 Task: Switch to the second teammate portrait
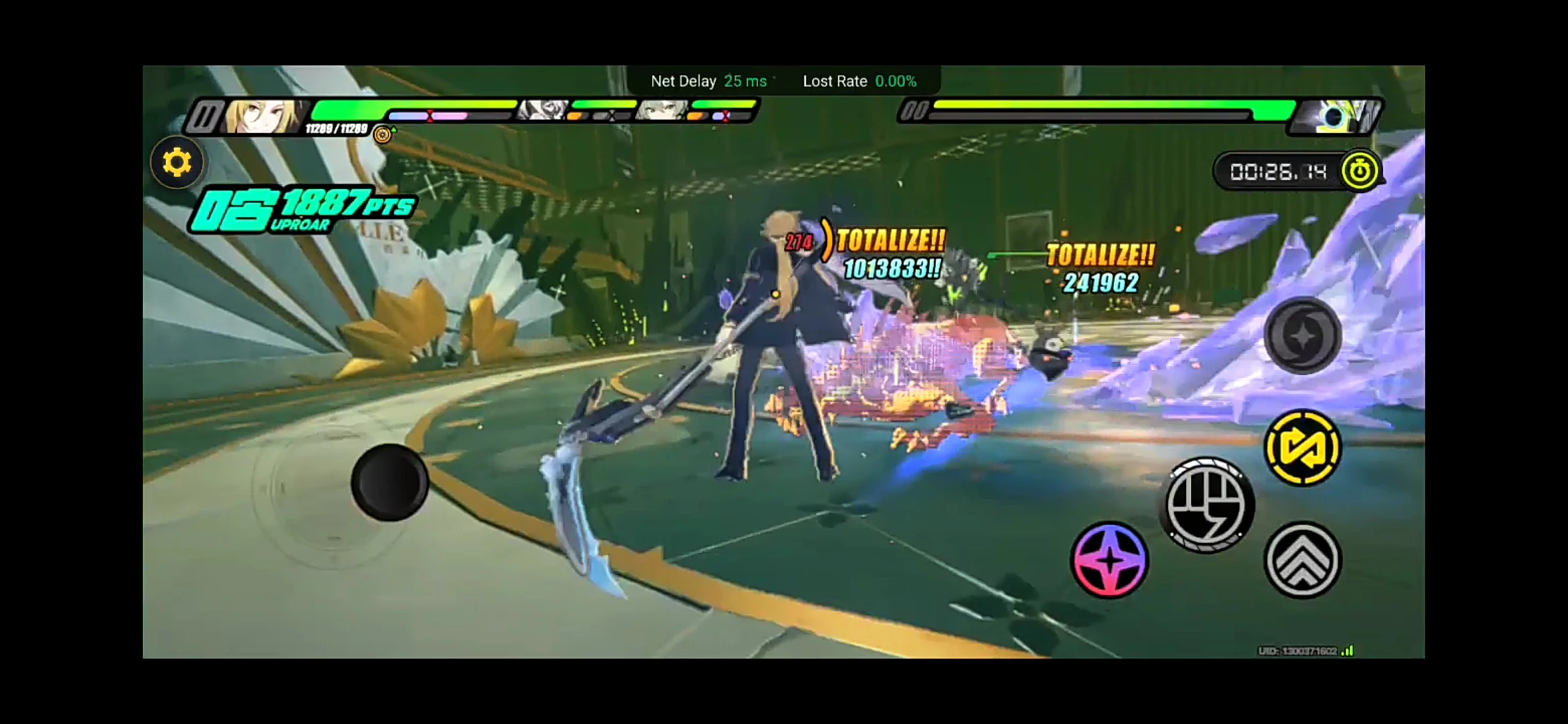click(x=660, y=109)
